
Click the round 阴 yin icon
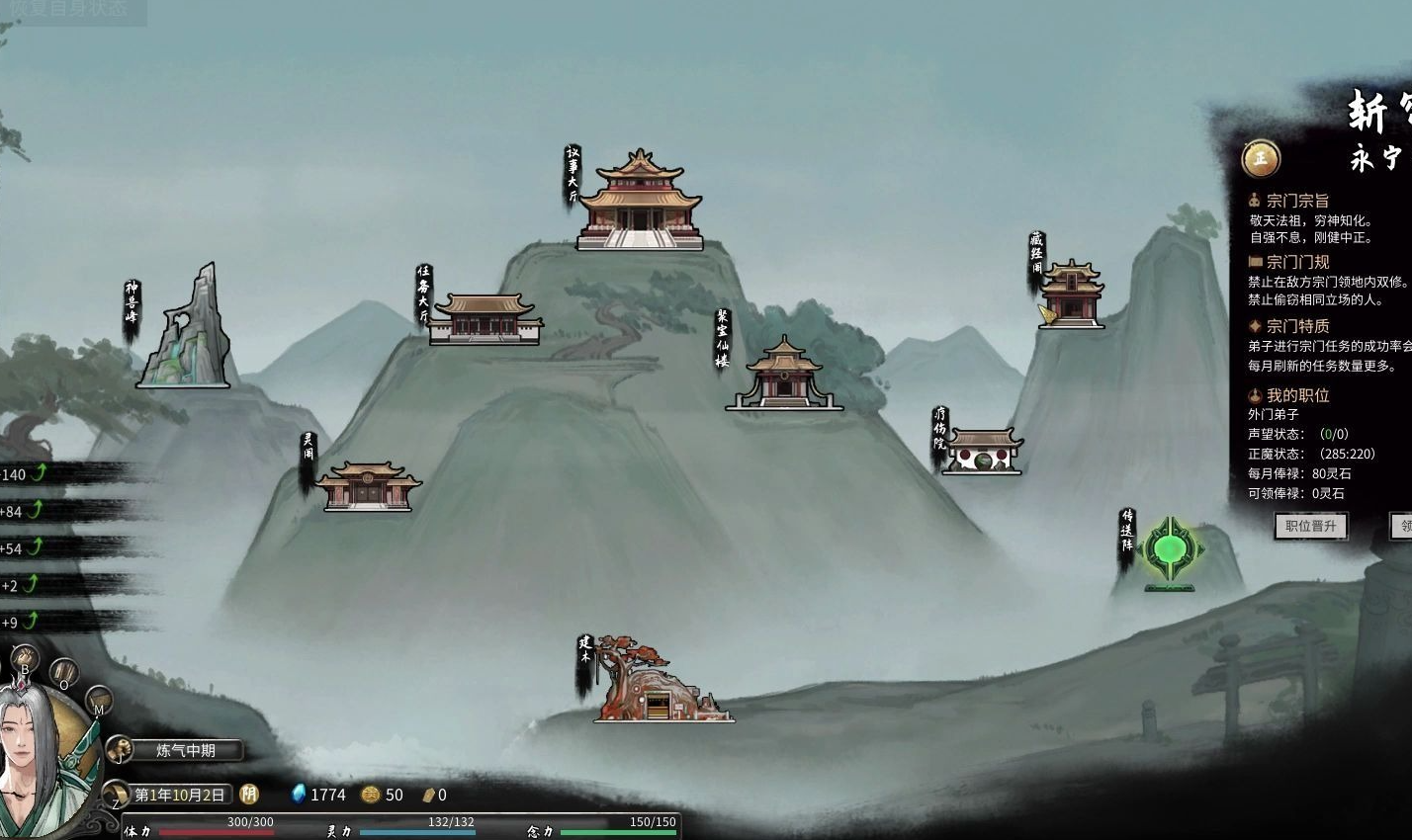pos(249,795)
